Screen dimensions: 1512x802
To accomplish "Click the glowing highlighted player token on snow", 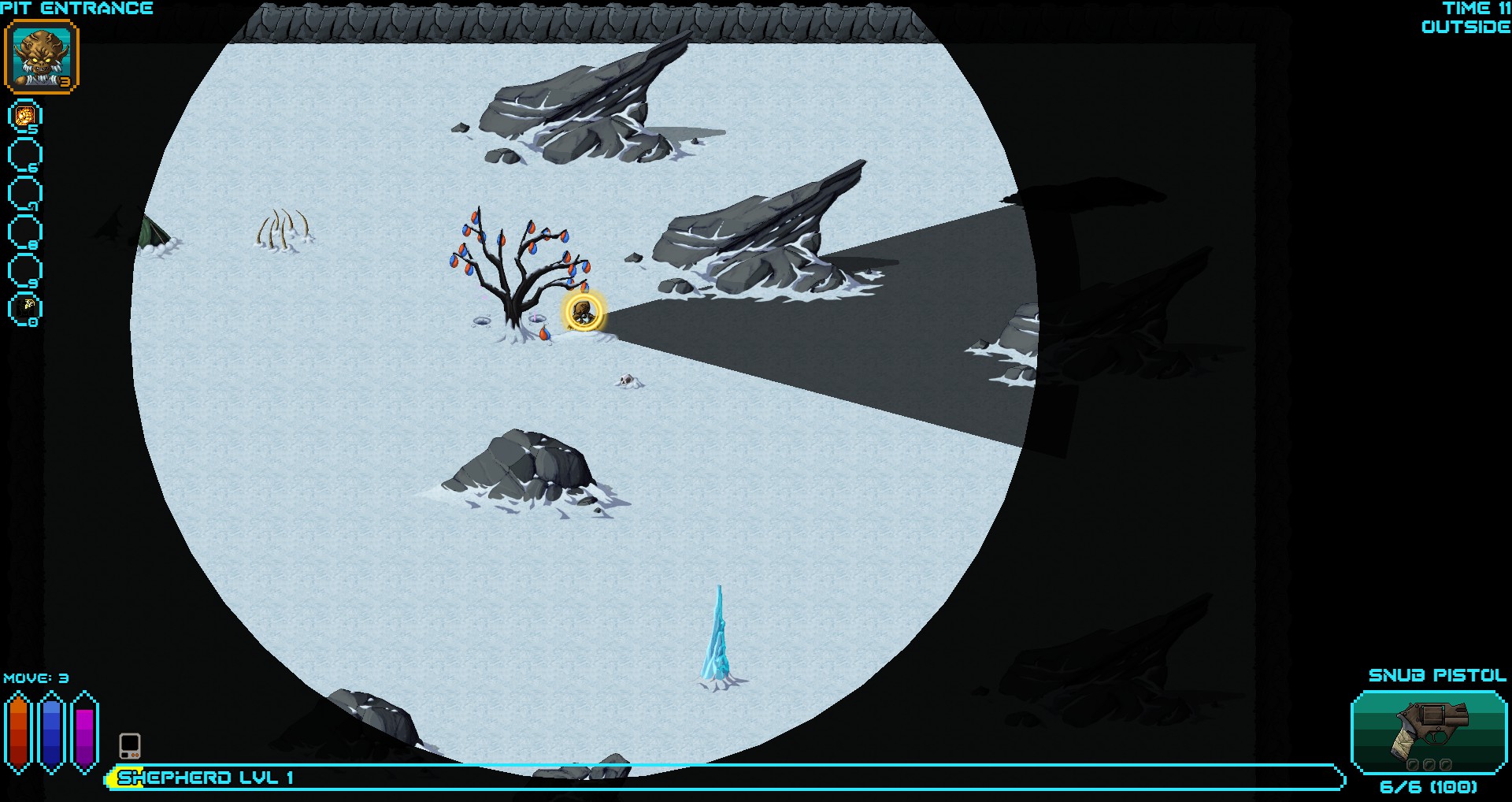I will pyautogui.click(x=582, y=313).
